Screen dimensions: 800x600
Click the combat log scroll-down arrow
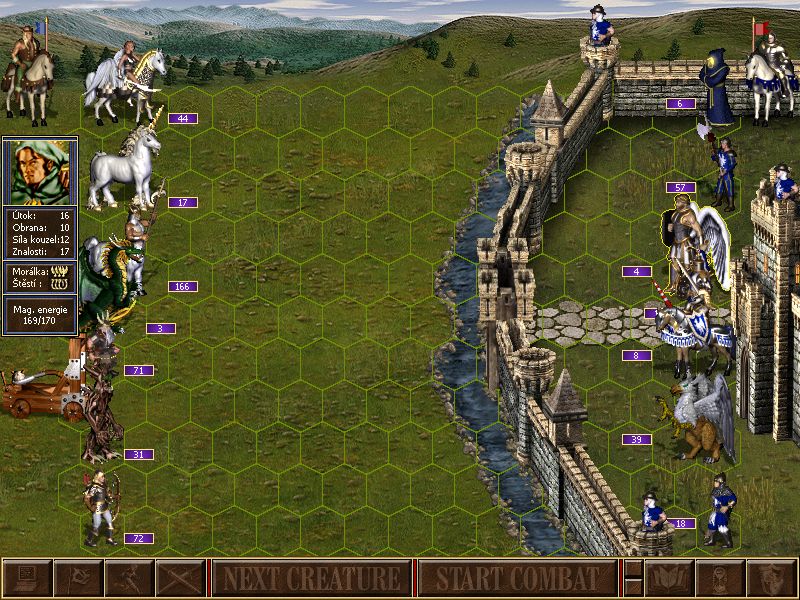632,587
